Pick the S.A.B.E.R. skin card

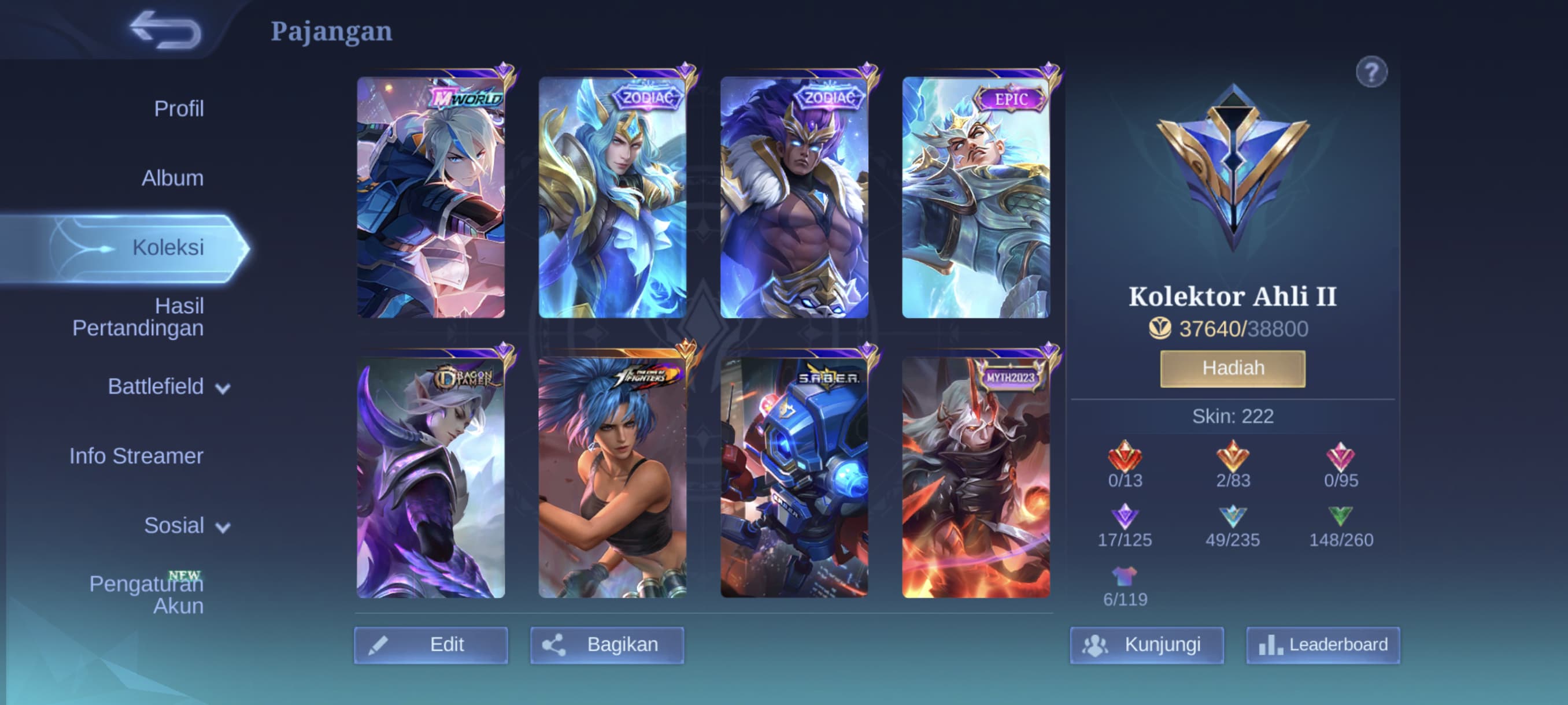click(x=794, y=477)
